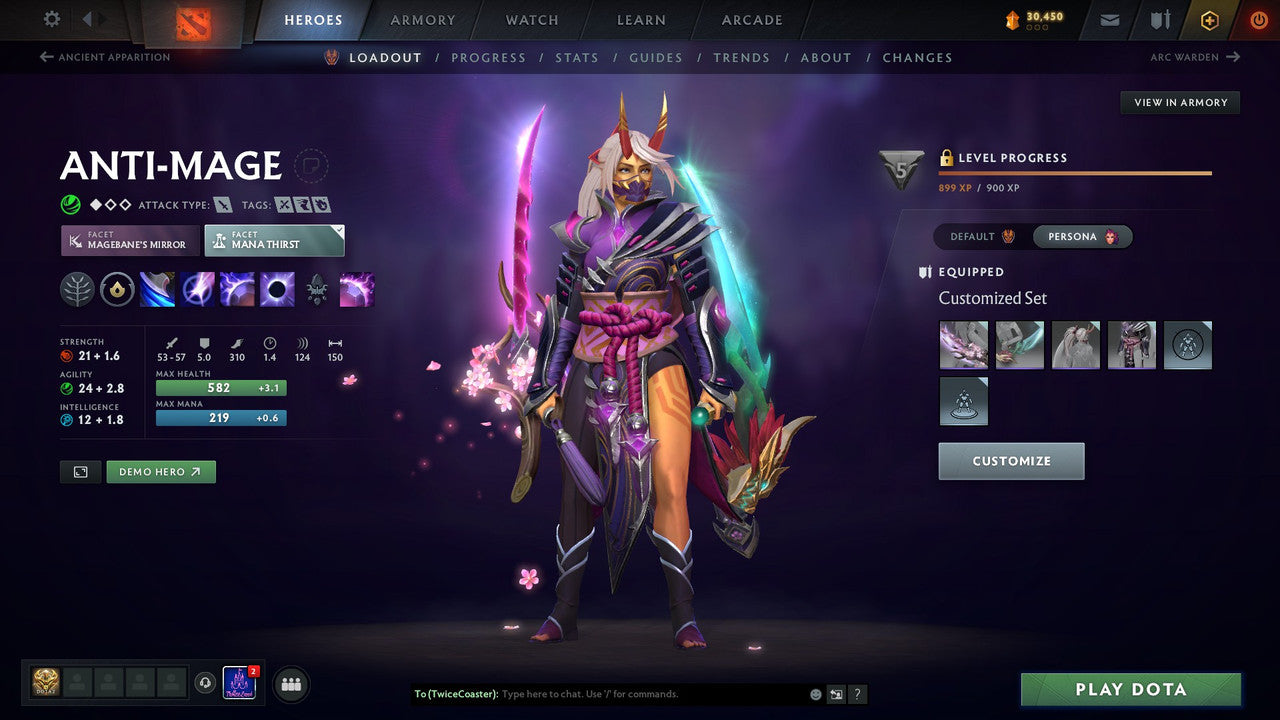Select the Mana Break ability icon
Image resolution: width=1280 pixels, height=720 pixels.
click(158, 289)
